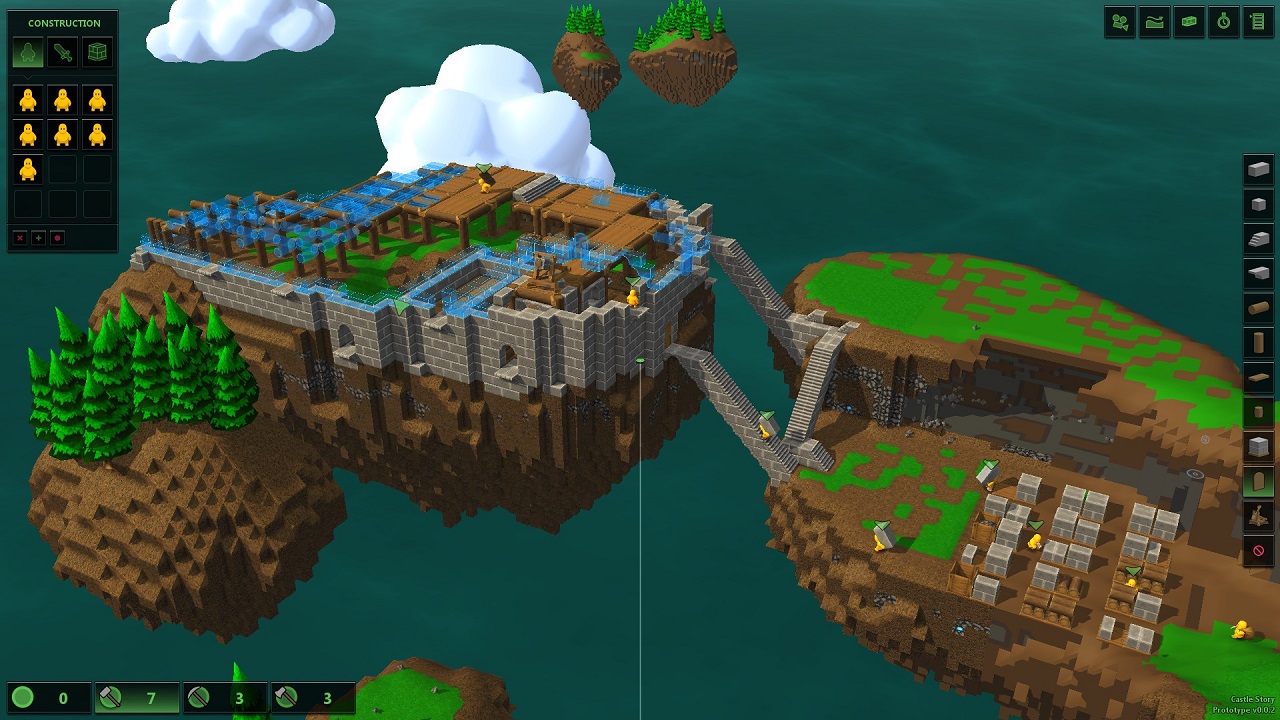Select the catapult build icon
Screen dimensions: 1280x720
click(1258, 516)
